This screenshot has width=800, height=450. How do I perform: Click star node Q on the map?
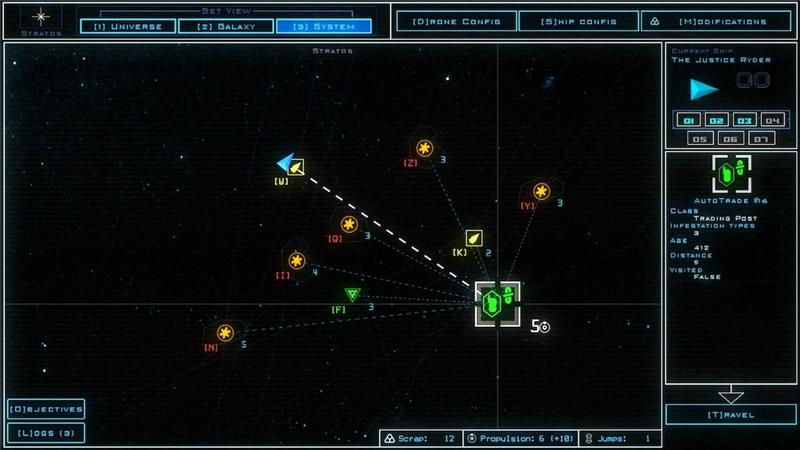[x=349, y=225]
